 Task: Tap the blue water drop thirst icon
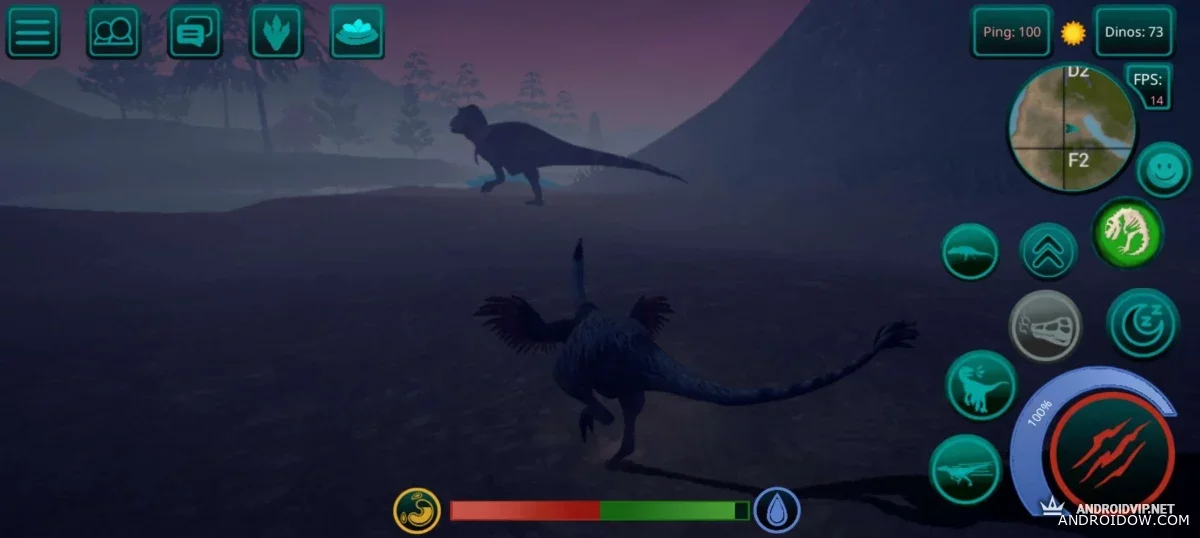point(776,510)
